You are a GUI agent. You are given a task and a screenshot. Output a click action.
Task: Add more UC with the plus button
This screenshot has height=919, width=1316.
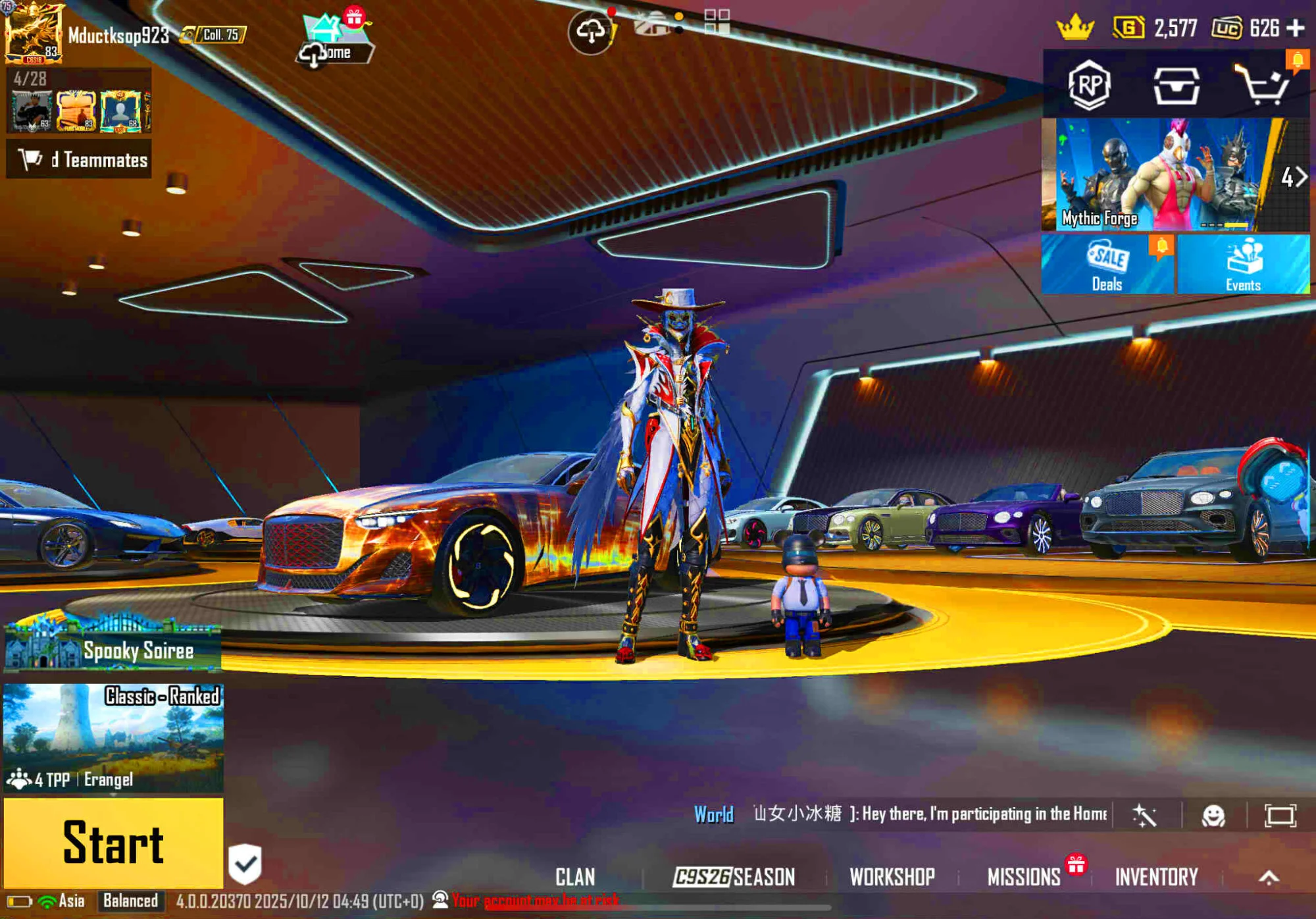pyautogui.click(x=1296, y=28)
